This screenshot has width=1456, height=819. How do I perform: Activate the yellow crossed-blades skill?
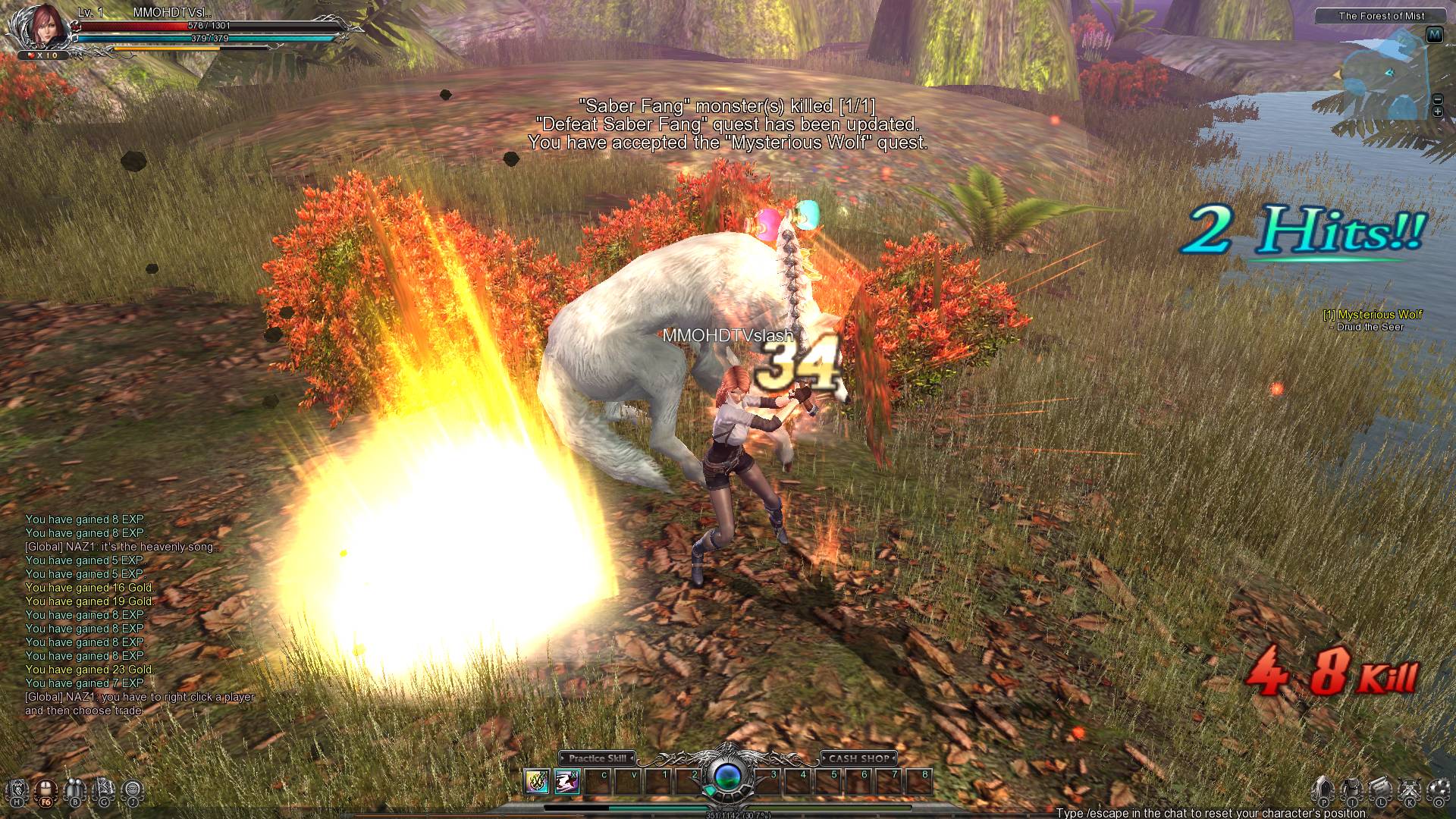537,782
